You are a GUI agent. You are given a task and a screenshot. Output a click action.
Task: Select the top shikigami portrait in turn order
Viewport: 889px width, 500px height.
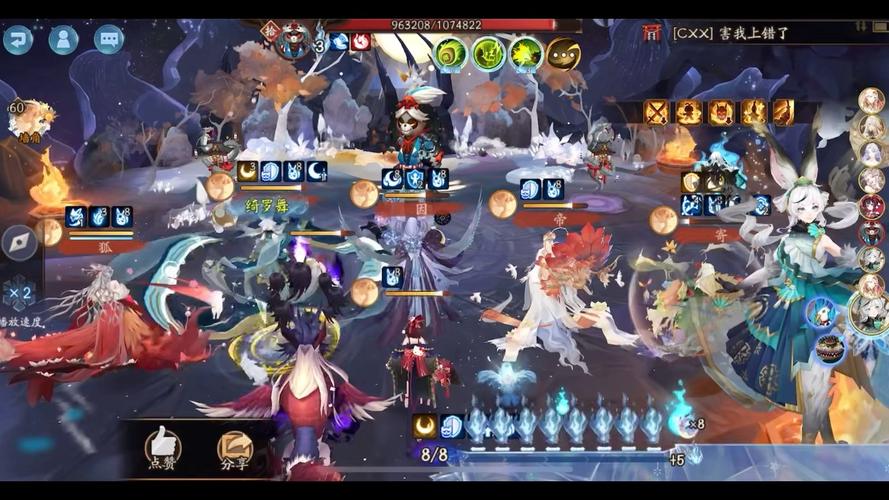click(x=872, y=101)
